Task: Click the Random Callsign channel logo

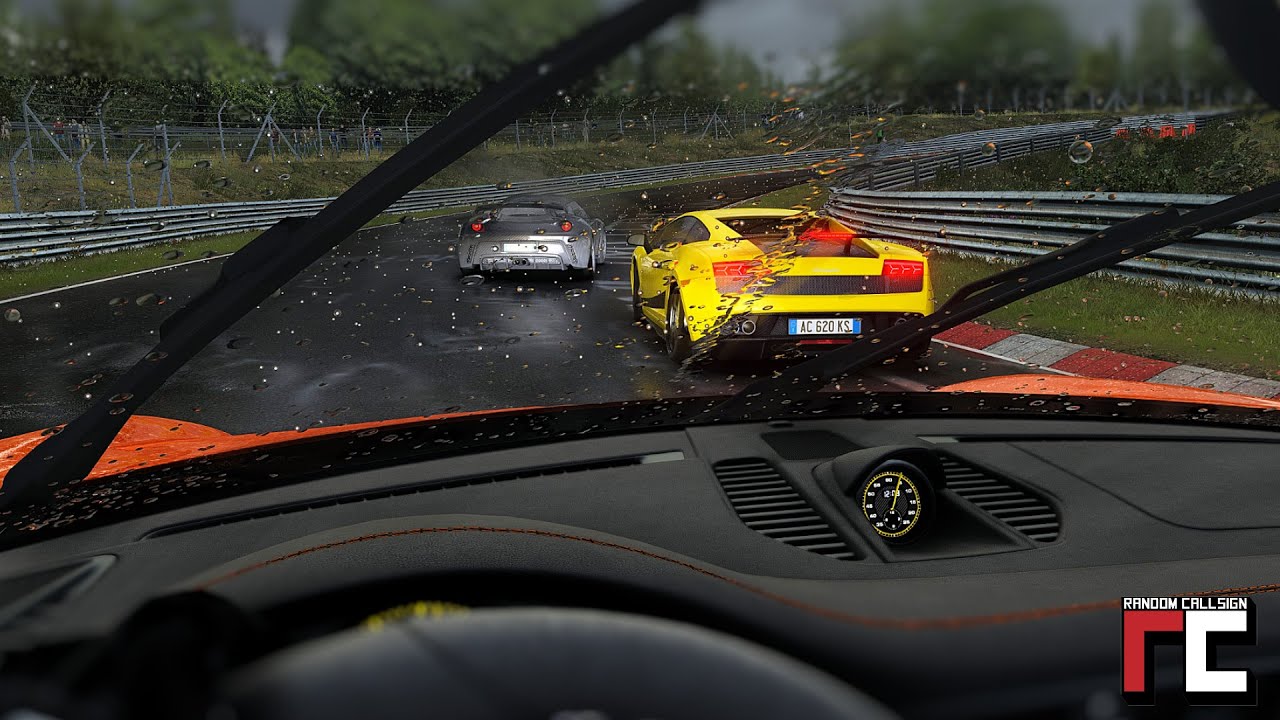Action: (1188, 650)
